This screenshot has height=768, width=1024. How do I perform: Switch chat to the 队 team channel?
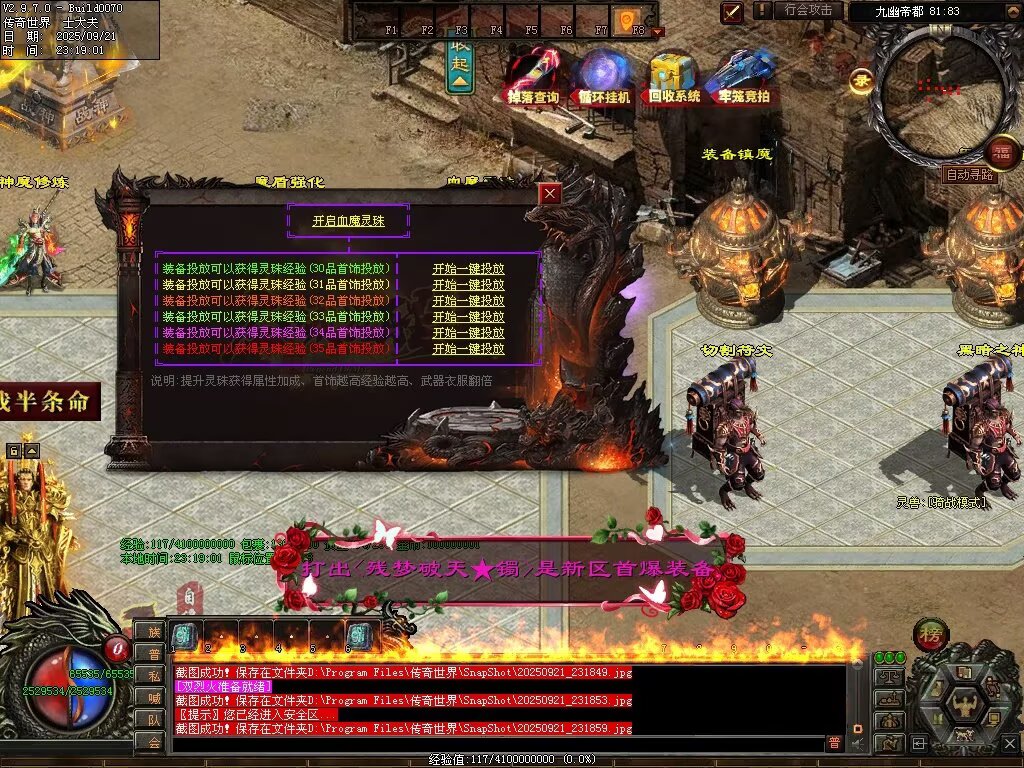[152, 719]
